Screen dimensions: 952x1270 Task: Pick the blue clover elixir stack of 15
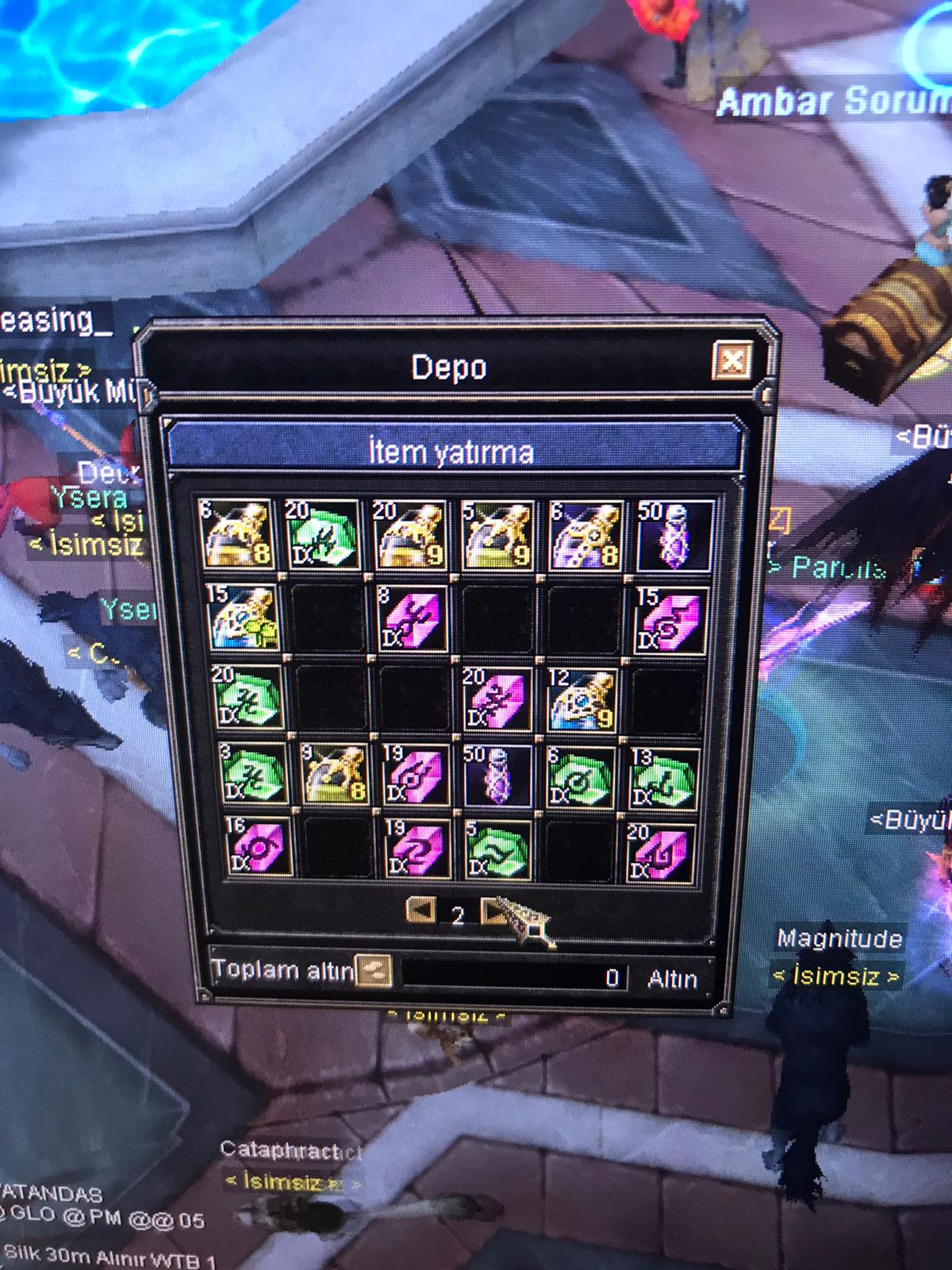click(242, 618)
